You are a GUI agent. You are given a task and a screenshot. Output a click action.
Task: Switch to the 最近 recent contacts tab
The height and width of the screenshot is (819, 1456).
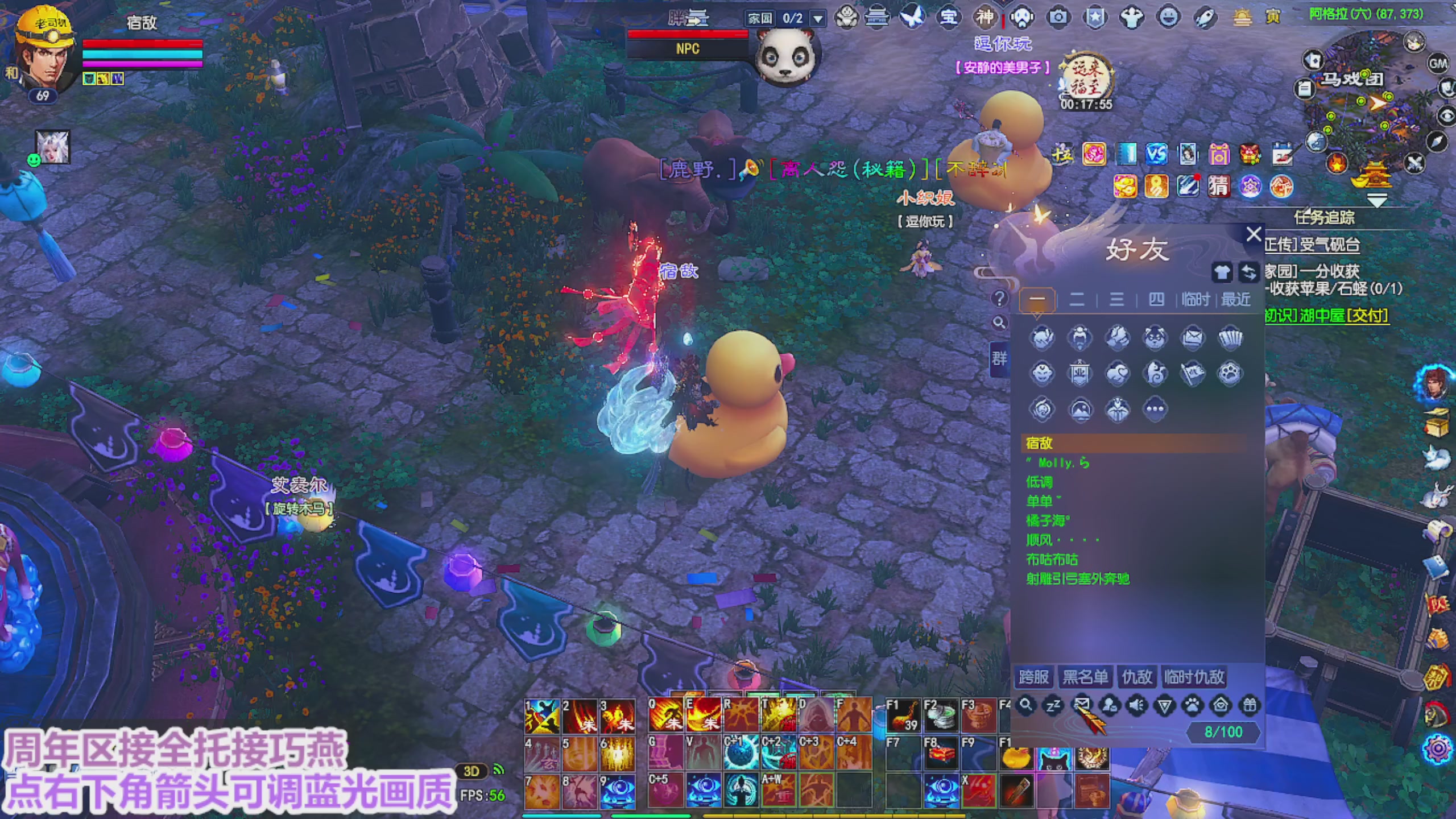point(1235,299)
